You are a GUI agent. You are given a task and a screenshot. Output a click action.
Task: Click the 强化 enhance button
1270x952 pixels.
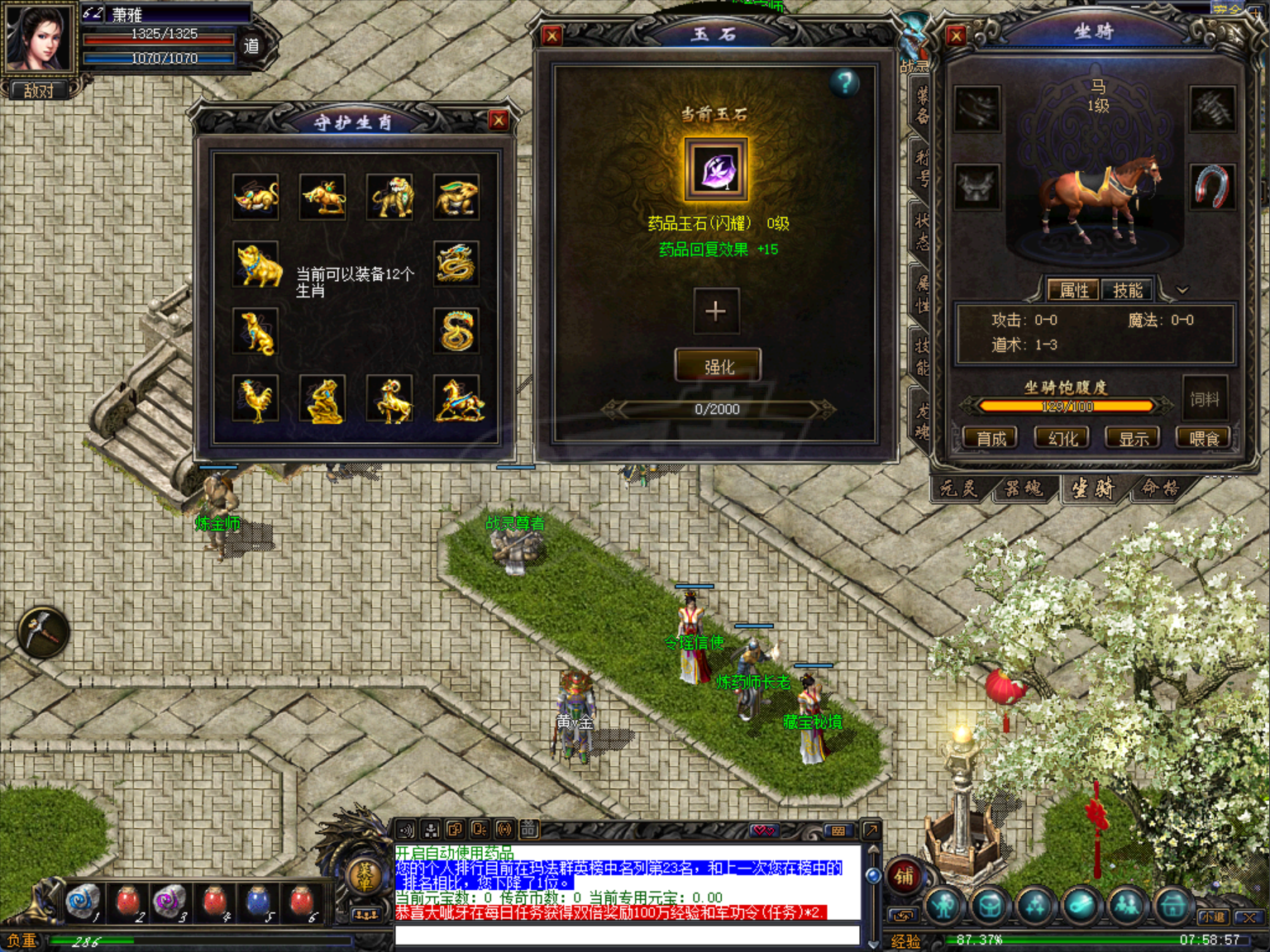[718, 366]
